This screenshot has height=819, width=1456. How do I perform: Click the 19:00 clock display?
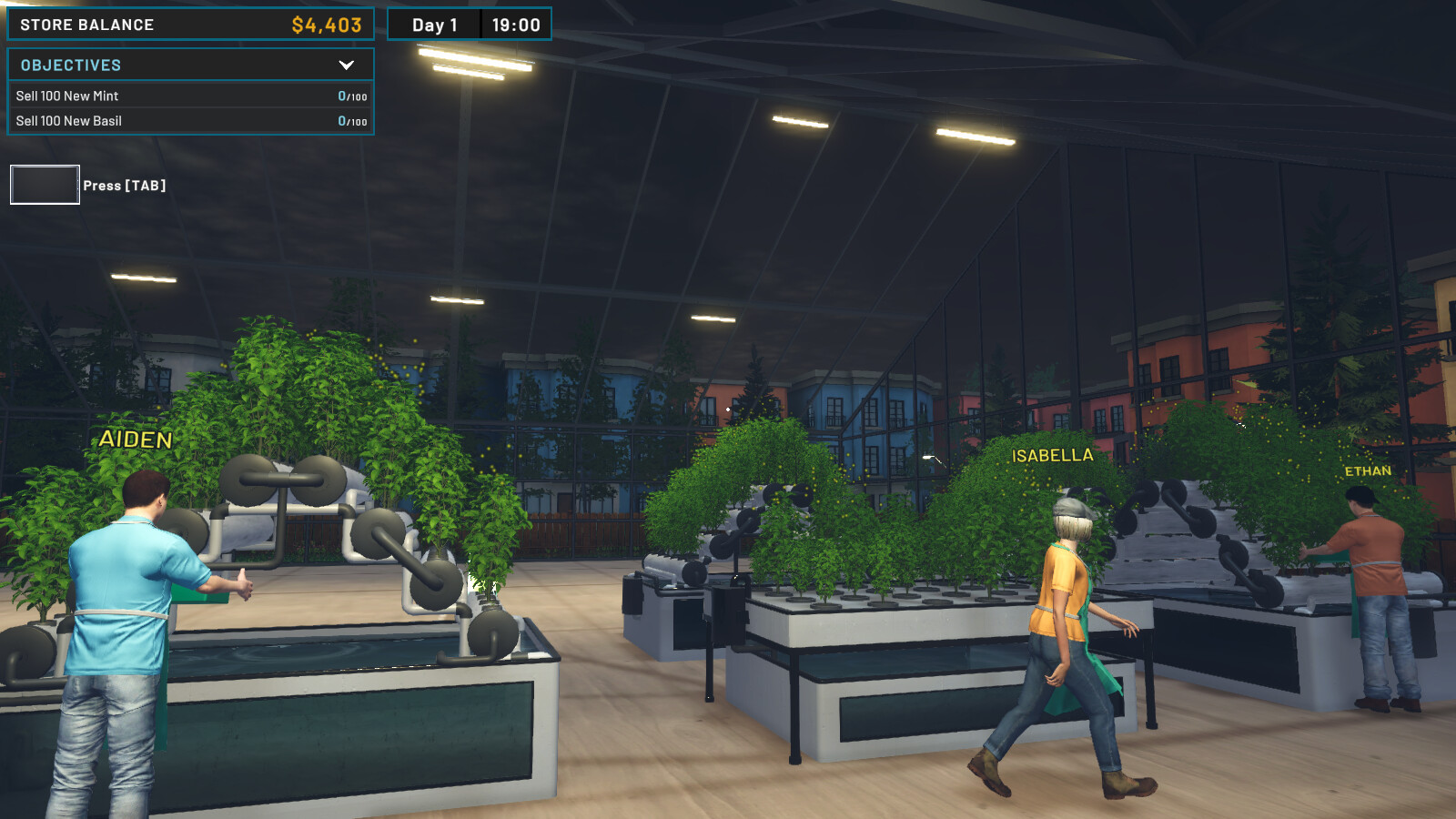coord(516,25)
